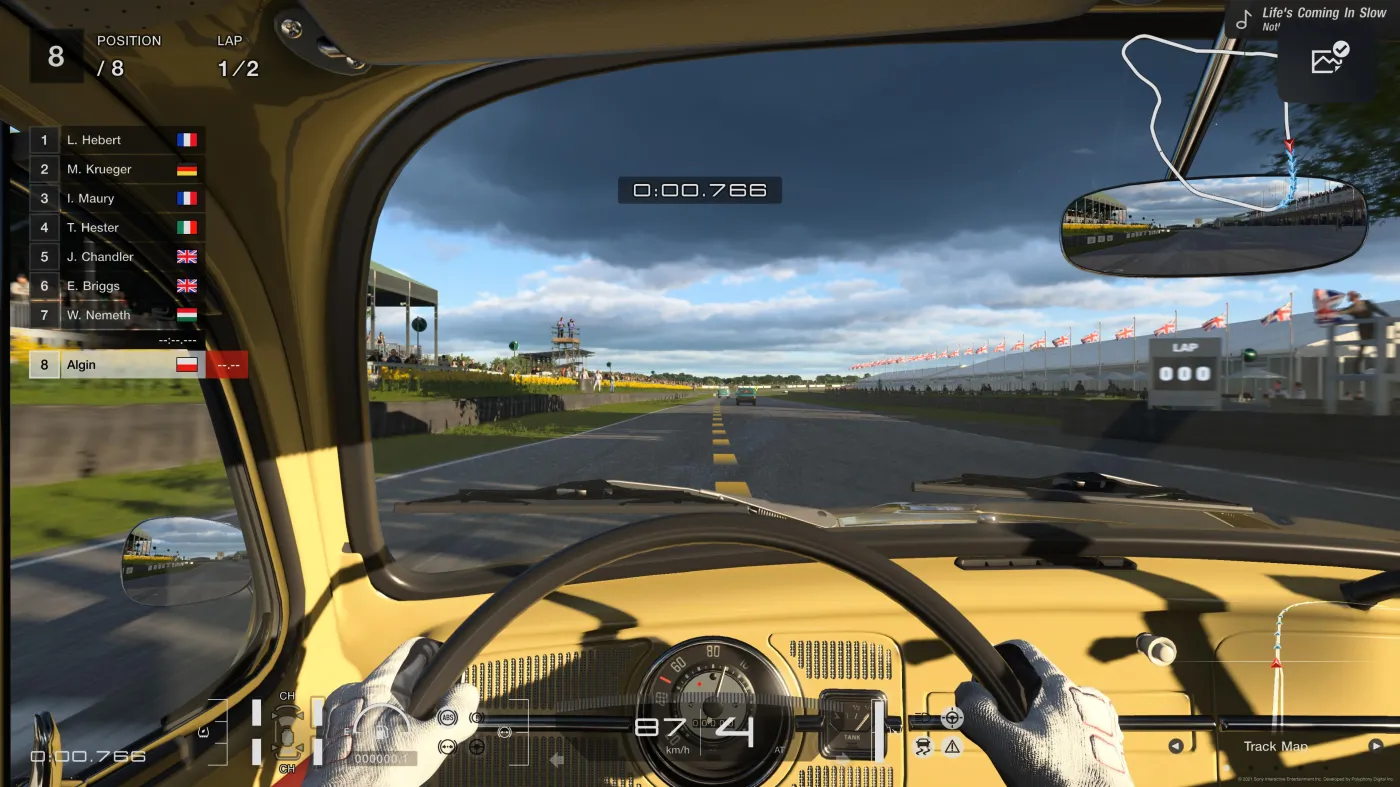
Task: Open the steering assist wheel icon
Action: [x=952, y=717]
